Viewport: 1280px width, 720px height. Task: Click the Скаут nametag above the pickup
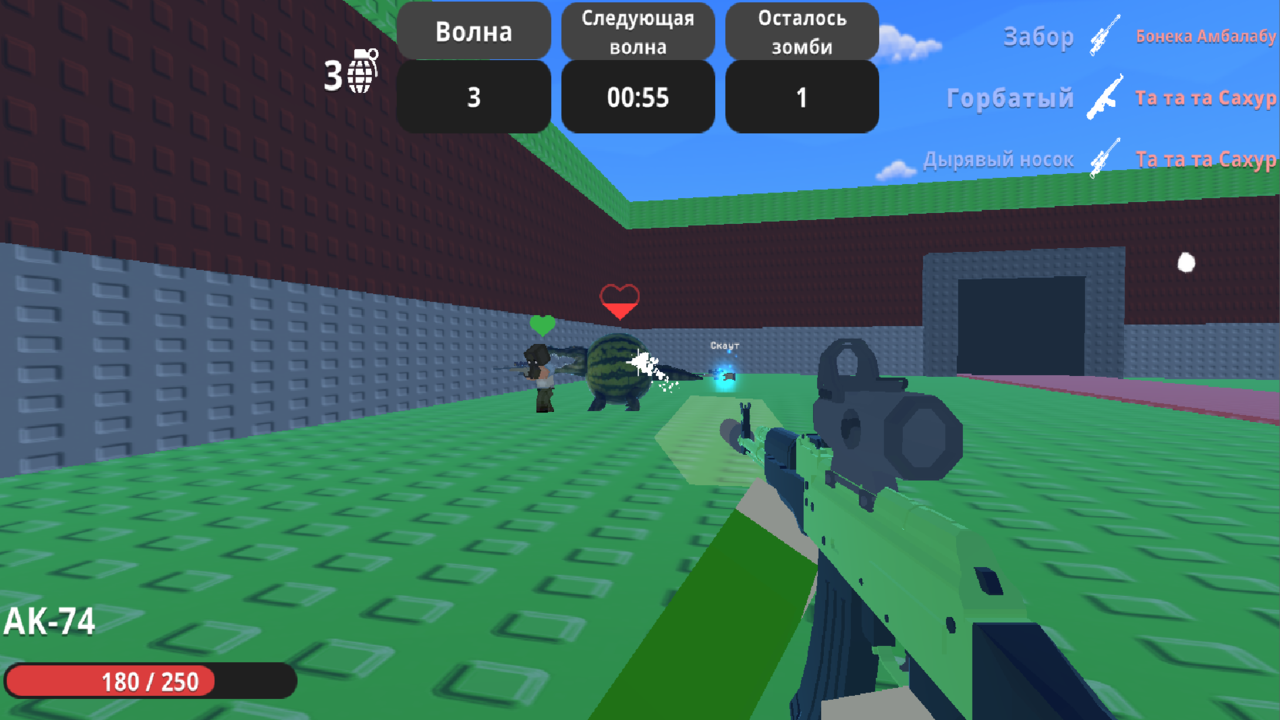(722, 345)
